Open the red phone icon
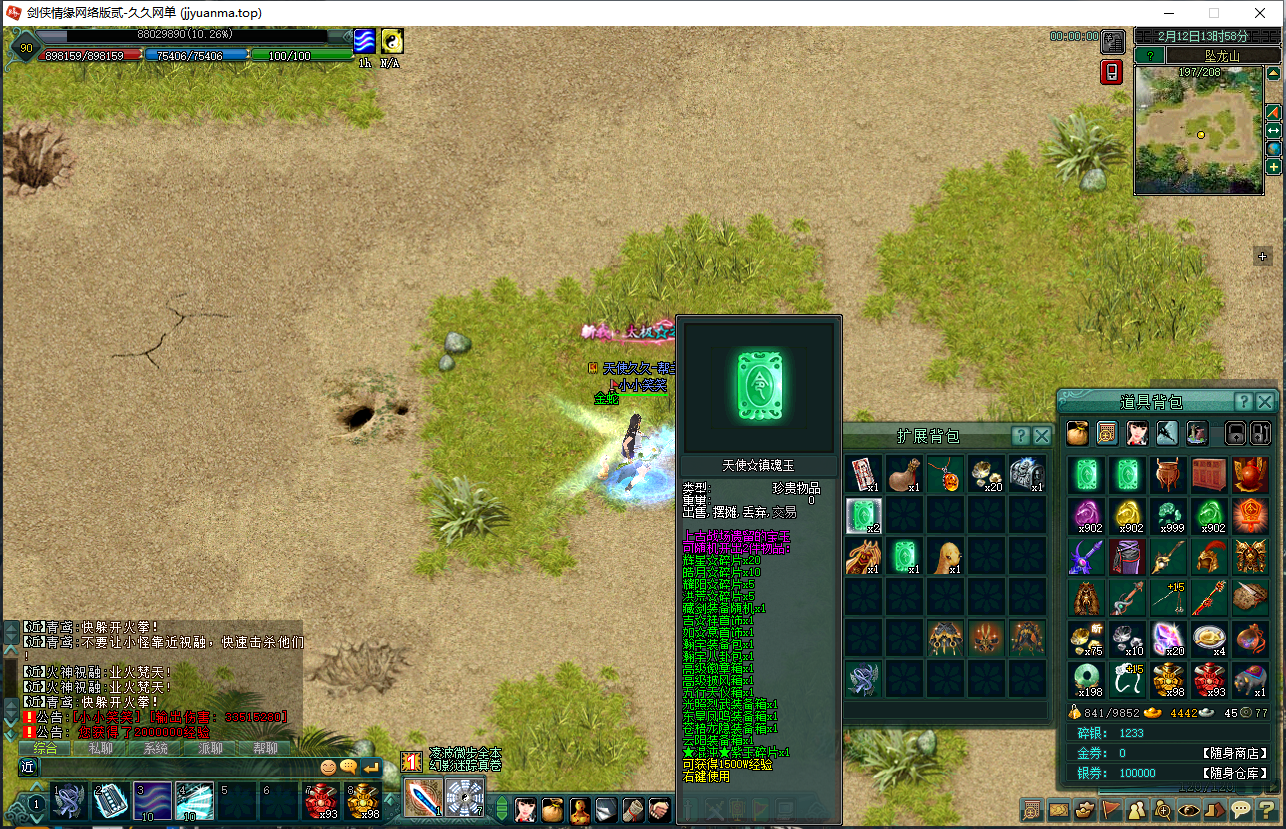The width and height of the screenshot is (1286, 829). pyautogui.click(x=1111, y=72)
